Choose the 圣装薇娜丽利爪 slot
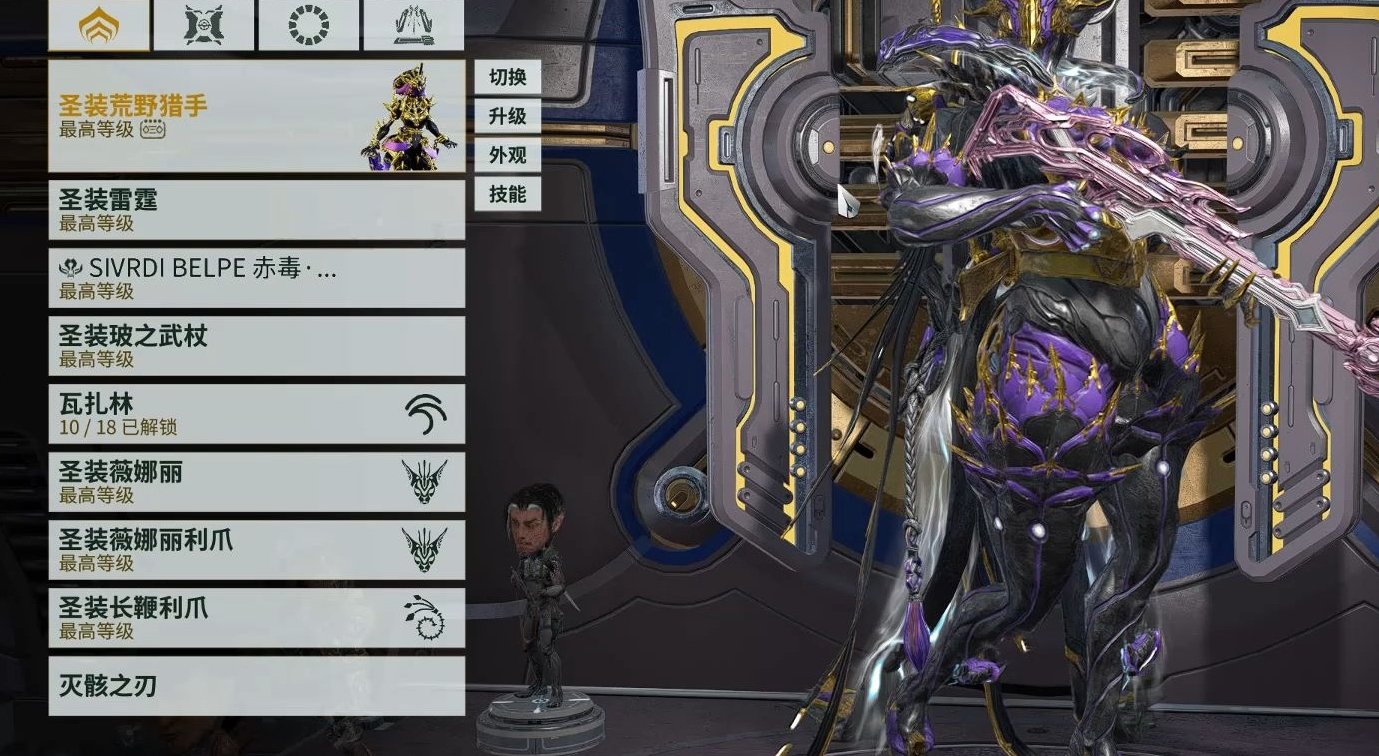The width and height of the screenshot is (1379, 756). [x=256, y=550]
